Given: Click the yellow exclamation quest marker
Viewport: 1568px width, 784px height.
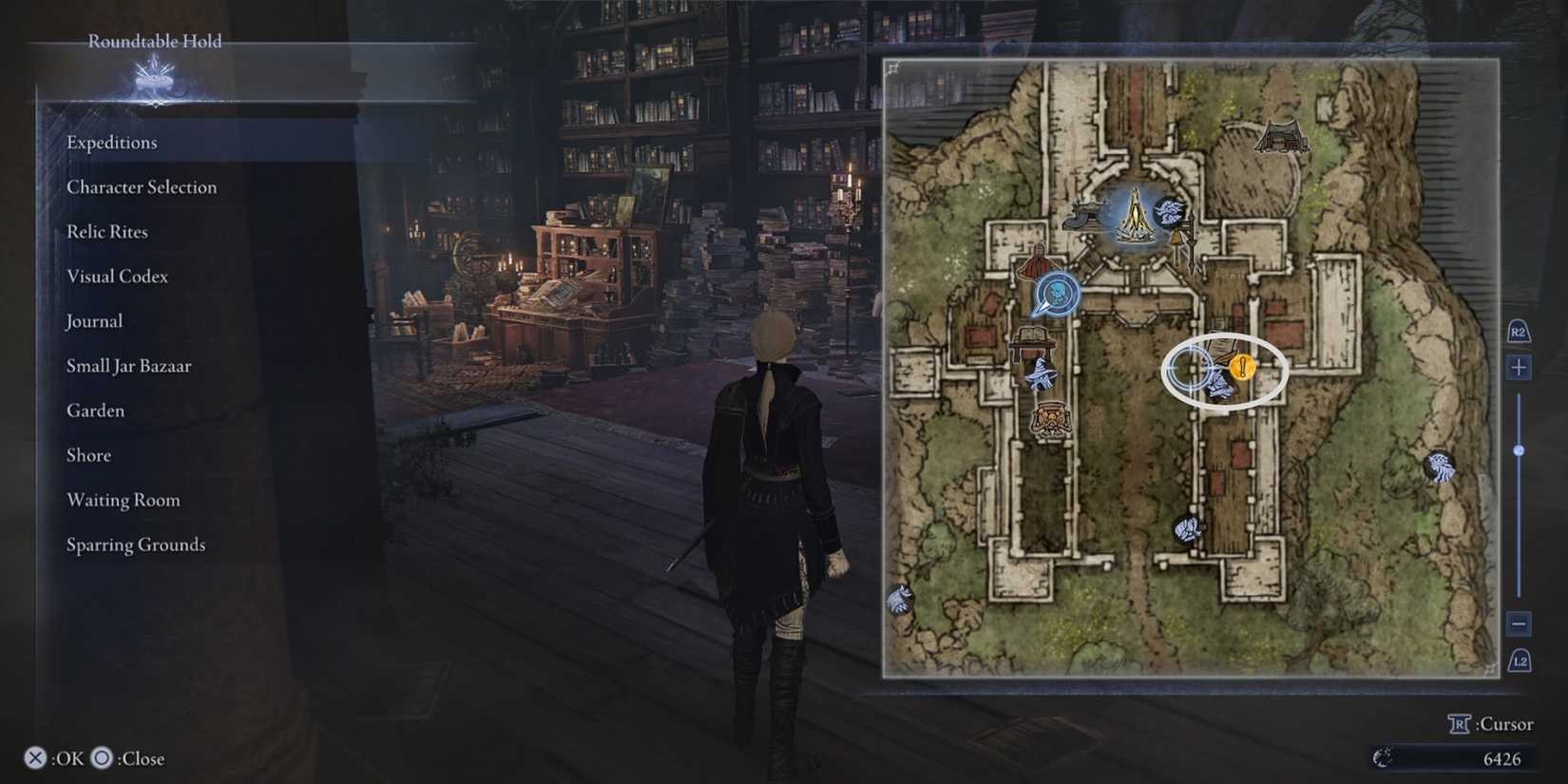Looking at the screenshot, I should (1245, 366).
